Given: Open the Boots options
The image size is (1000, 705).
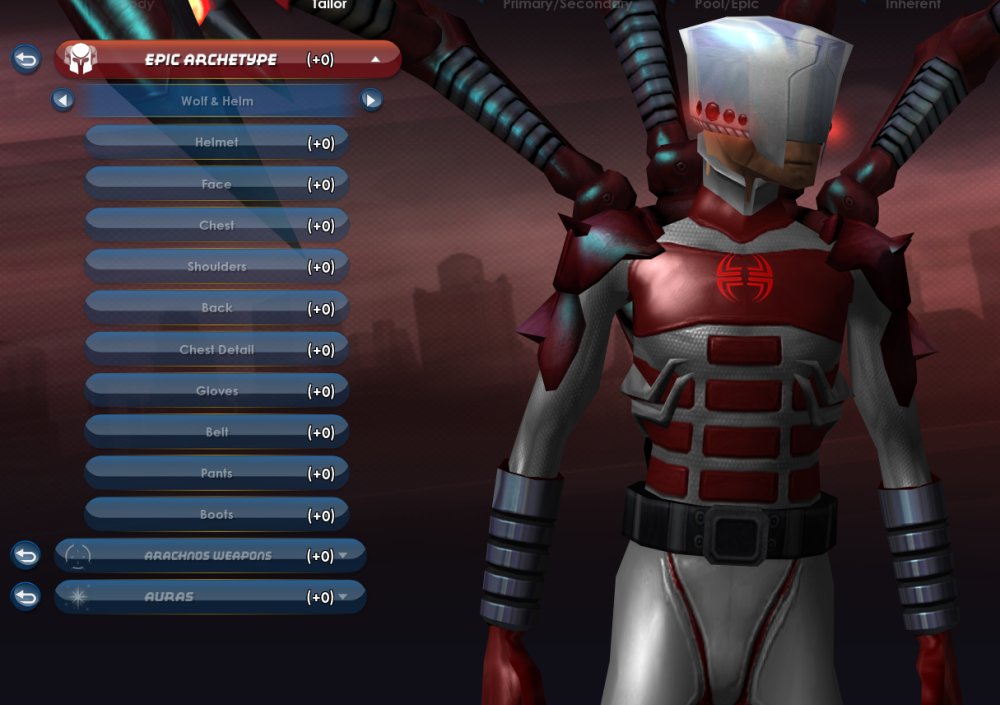Looking at the screenshot, I should point(217,514).
